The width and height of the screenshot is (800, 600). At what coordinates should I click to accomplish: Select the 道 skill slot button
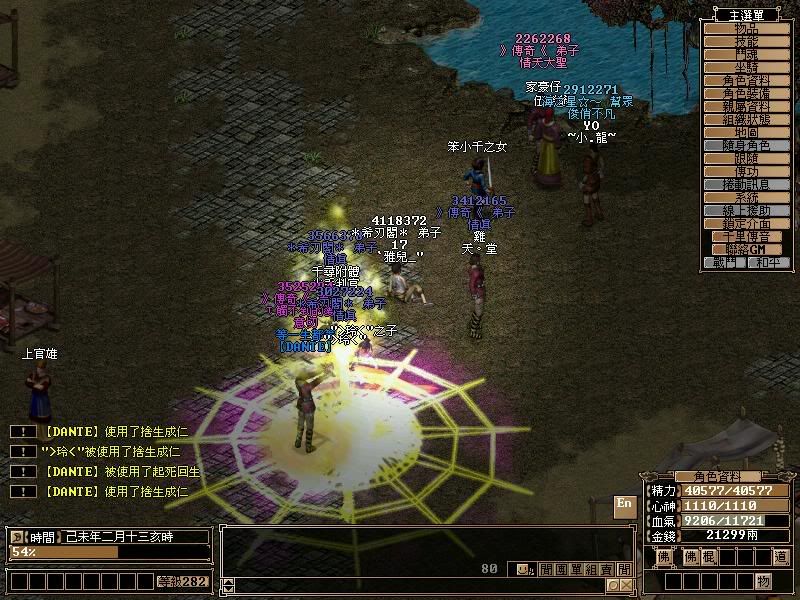pyautogui.click(x=780, y=556)
